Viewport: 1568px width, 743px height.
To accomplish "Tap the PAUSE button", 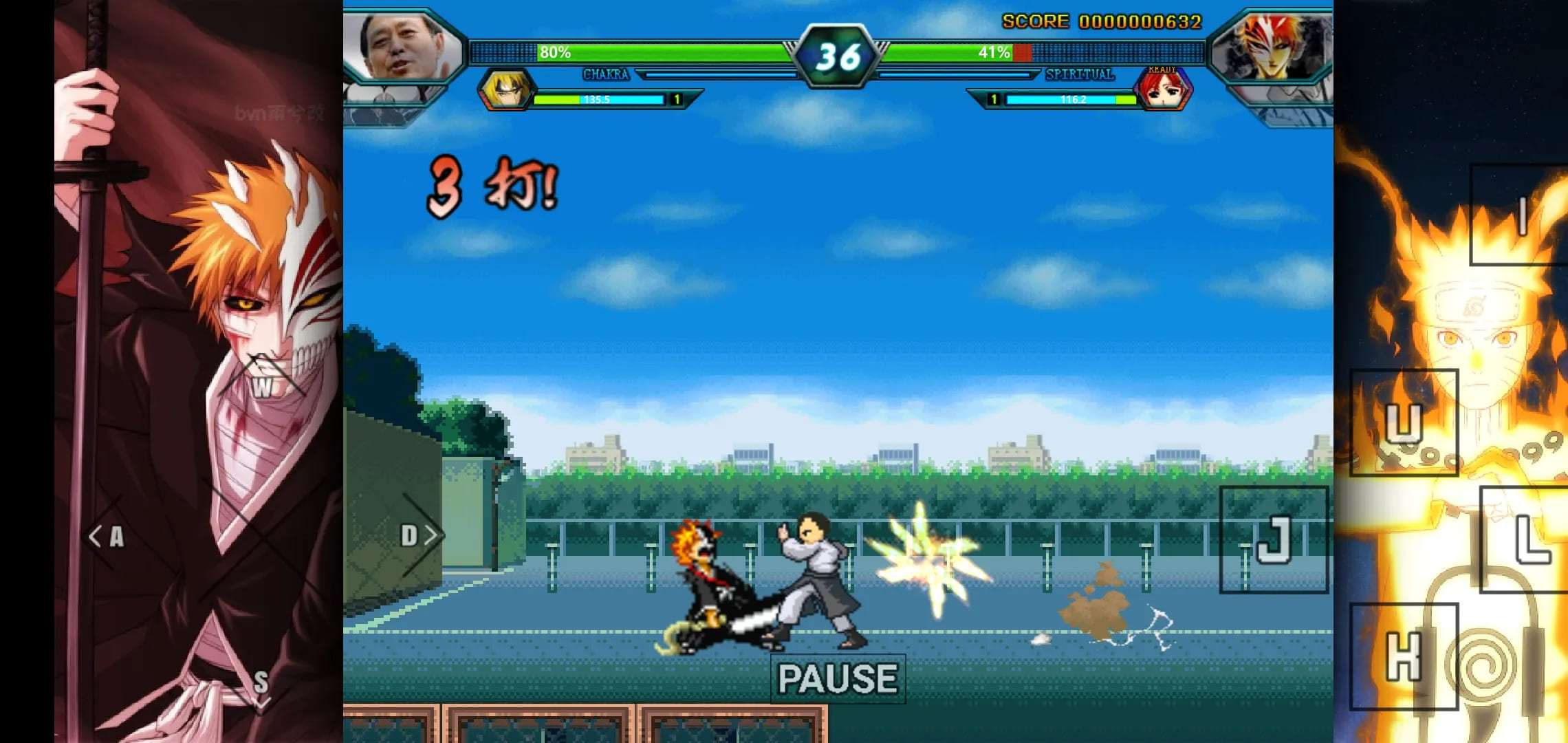I will [837, 678].
